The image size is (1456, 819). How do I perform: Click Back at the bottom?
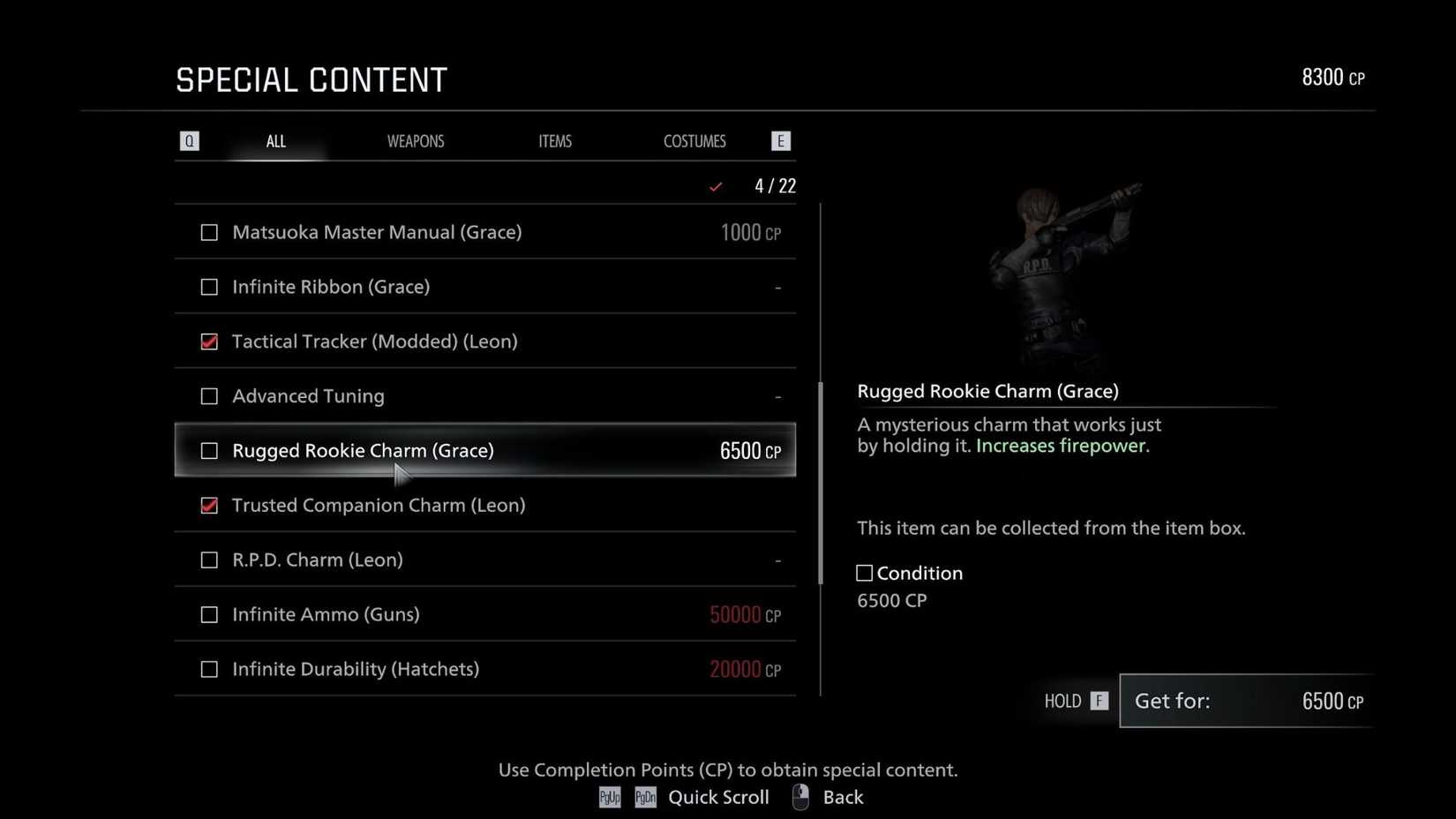[843, 796]
